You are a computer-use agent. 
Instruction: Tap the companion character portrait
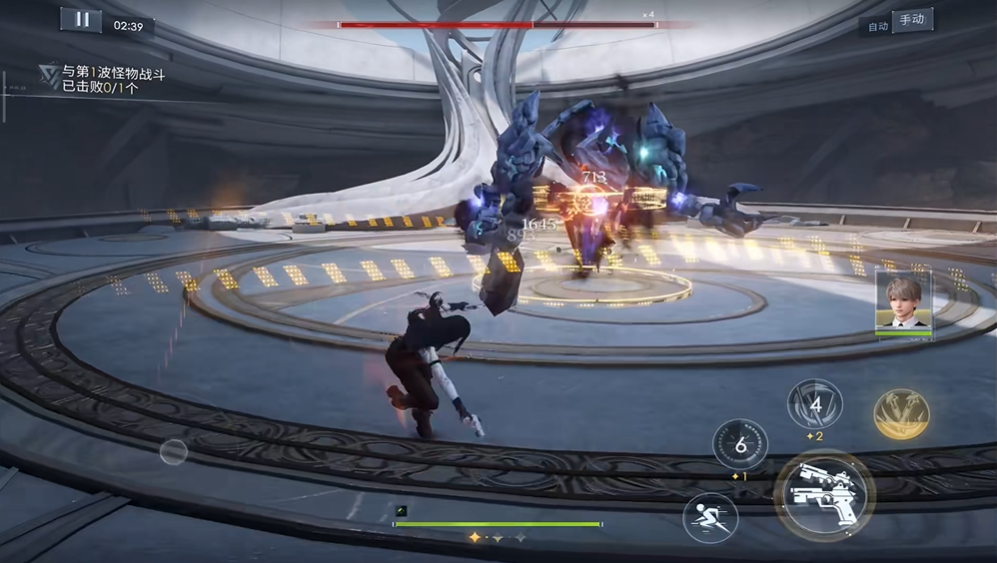pos(904,302)
